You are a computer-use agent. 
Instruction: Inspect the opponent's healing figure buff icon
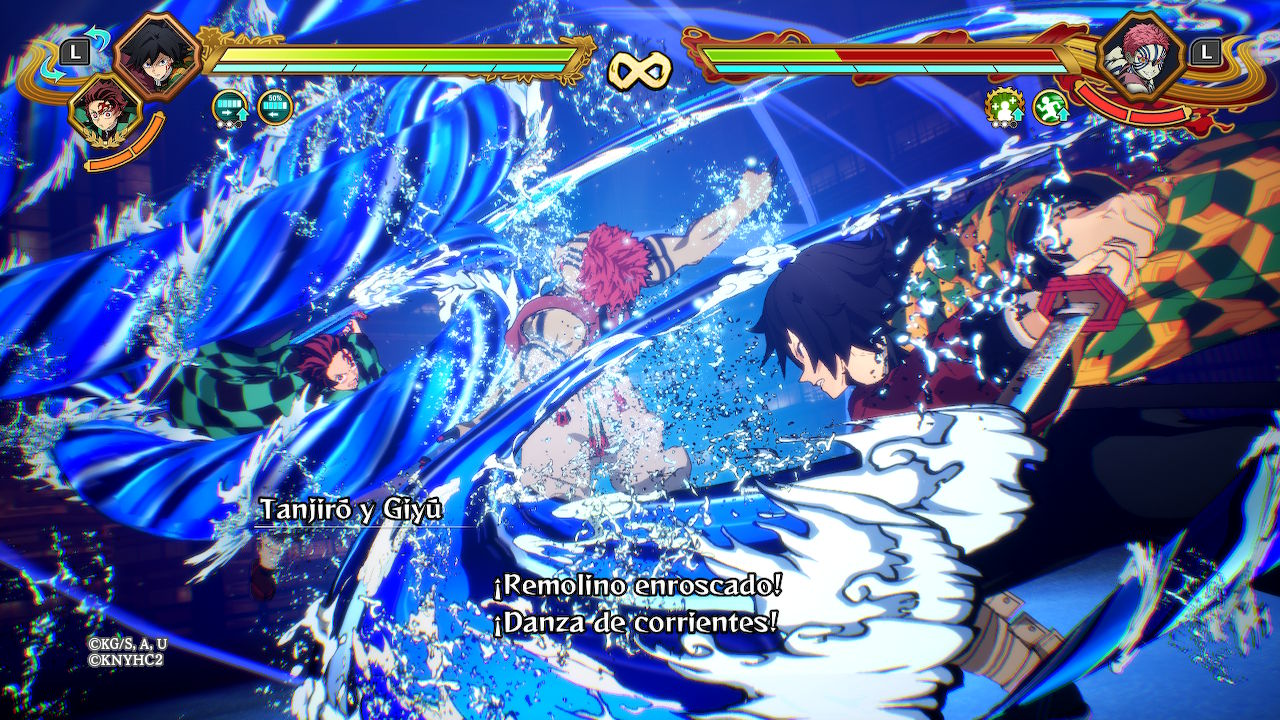tap(1003, 106)
